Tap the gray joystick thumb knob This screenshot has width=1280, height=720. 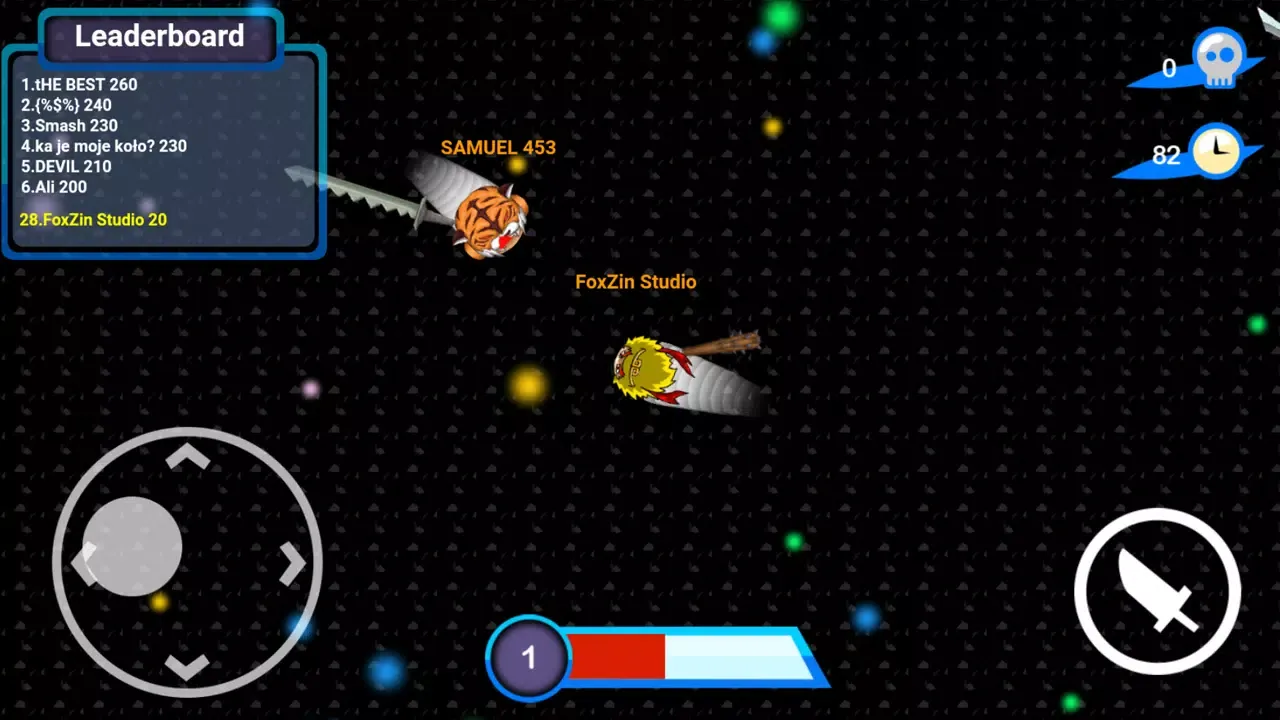(x=132, y=546)
